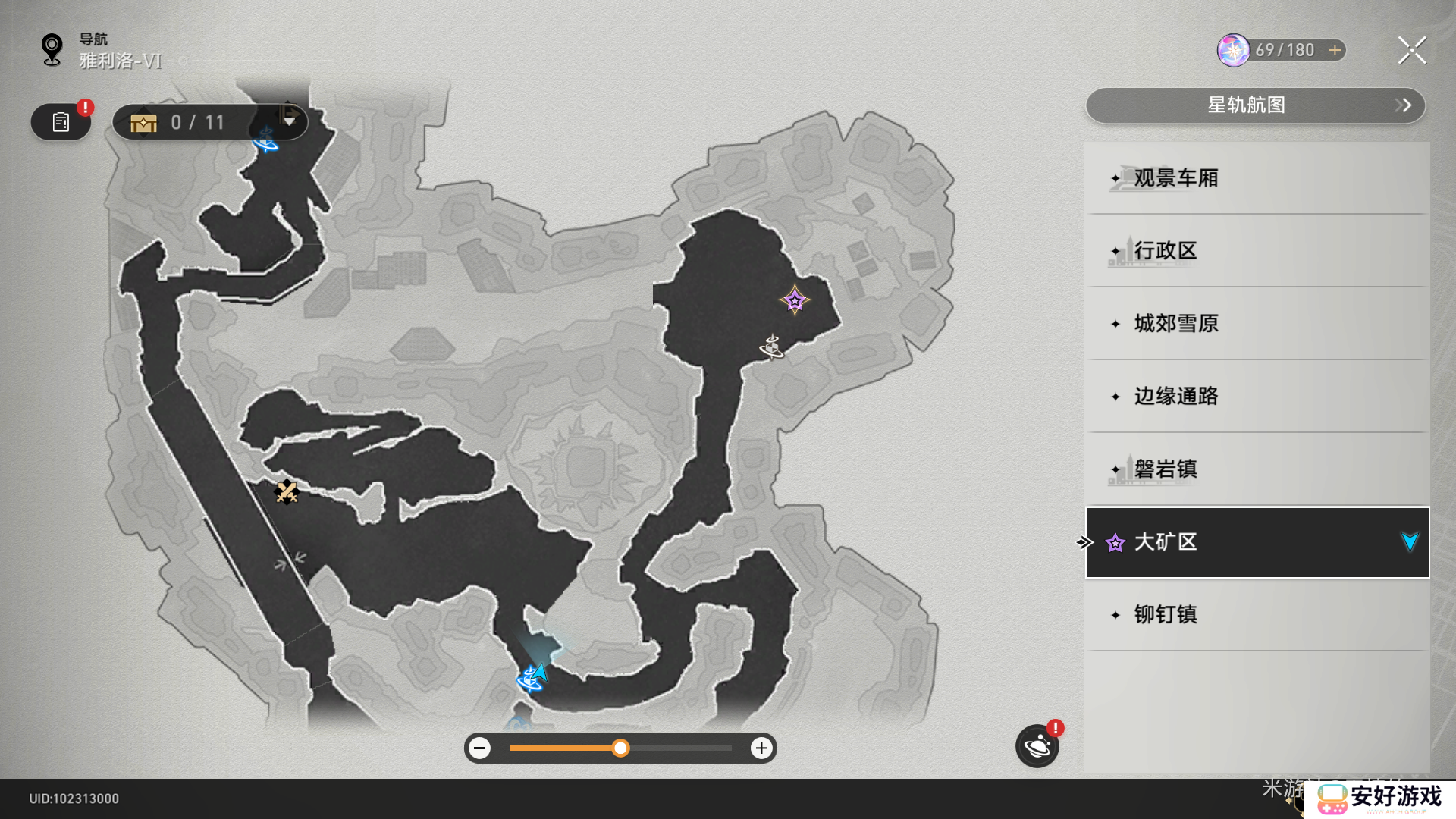
Task: Select the space anchor next to player arrow
Action: point(528,679)
